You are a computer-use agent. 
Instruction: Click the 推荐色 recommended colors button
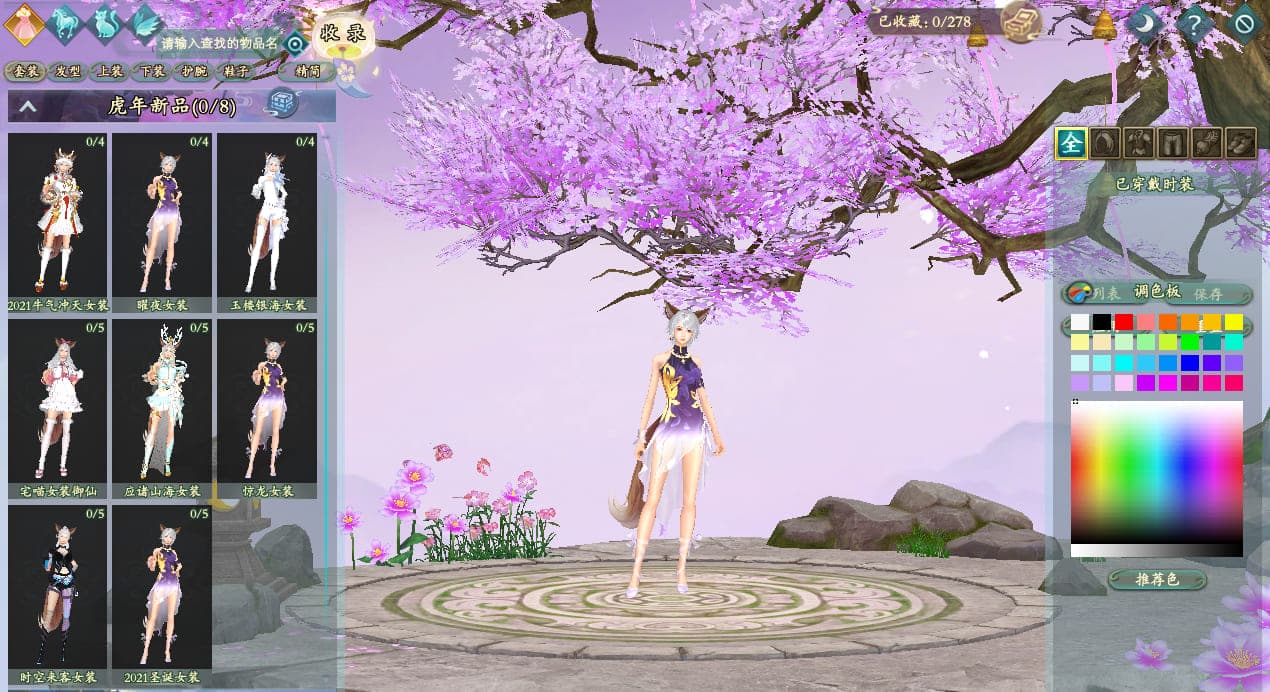(1157, 580)
